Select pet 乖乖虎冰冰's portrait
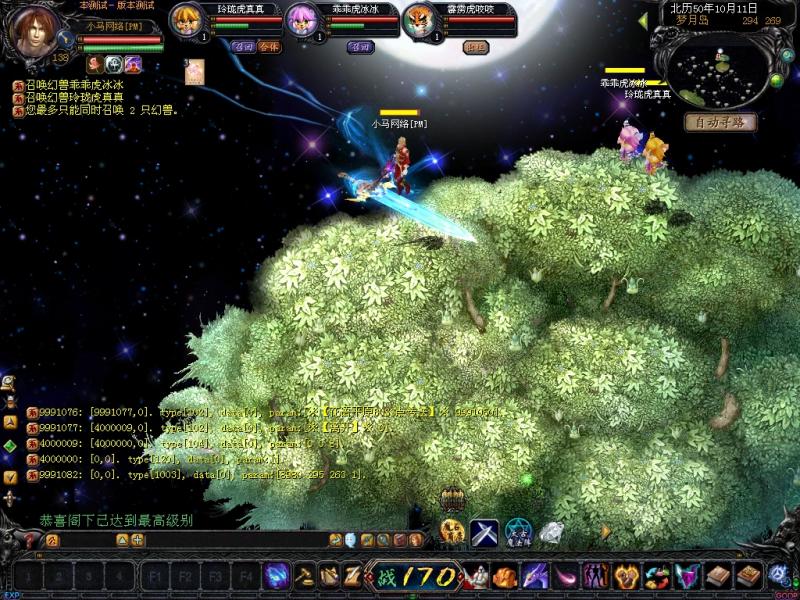Screen dimensions: 800x600 coord(303,20)
